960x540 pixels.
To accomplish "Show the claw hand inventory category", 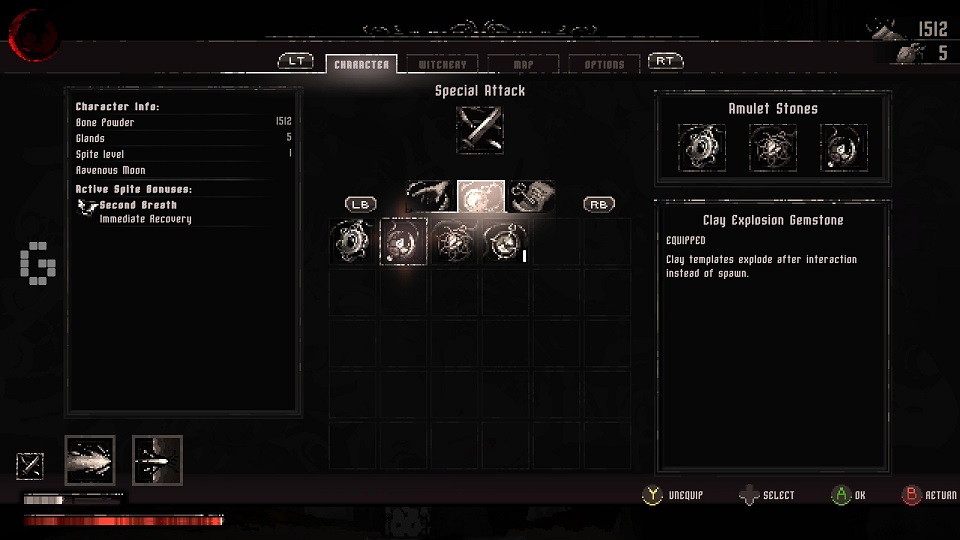I will point(430,196).
